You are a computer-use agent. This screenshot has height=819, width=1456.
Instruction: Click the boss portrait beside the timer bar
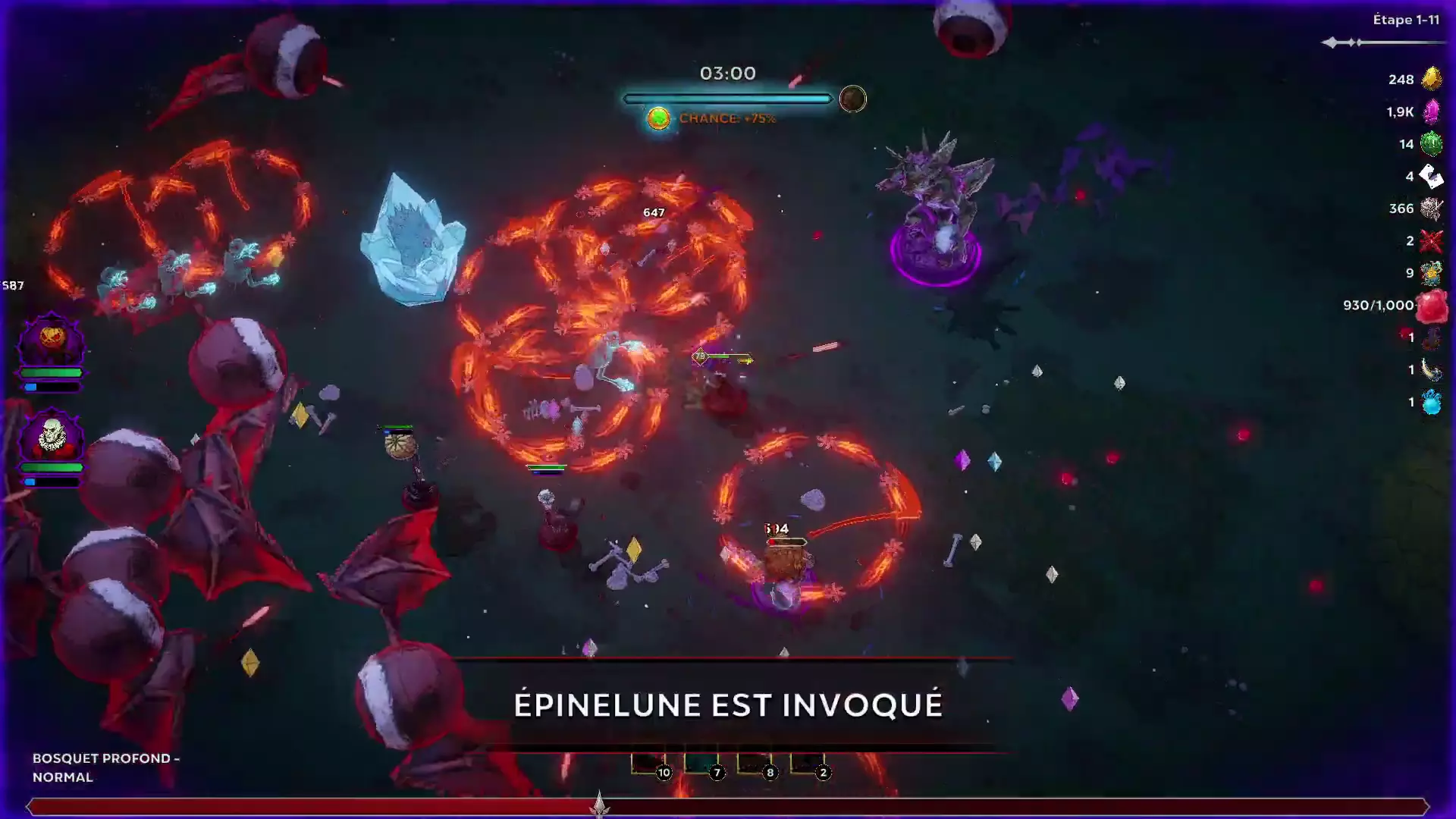point(852,99)
